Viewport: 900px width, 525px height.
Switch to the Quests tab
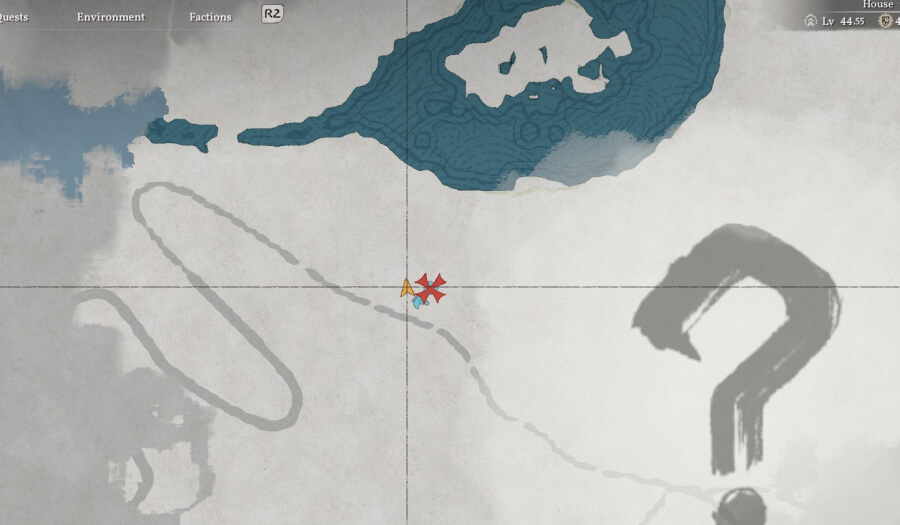pos(14,17)
